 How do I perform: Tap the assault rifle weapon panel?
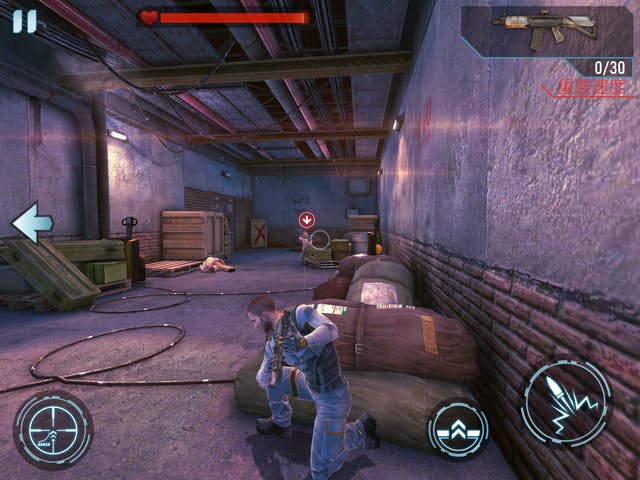545,30
